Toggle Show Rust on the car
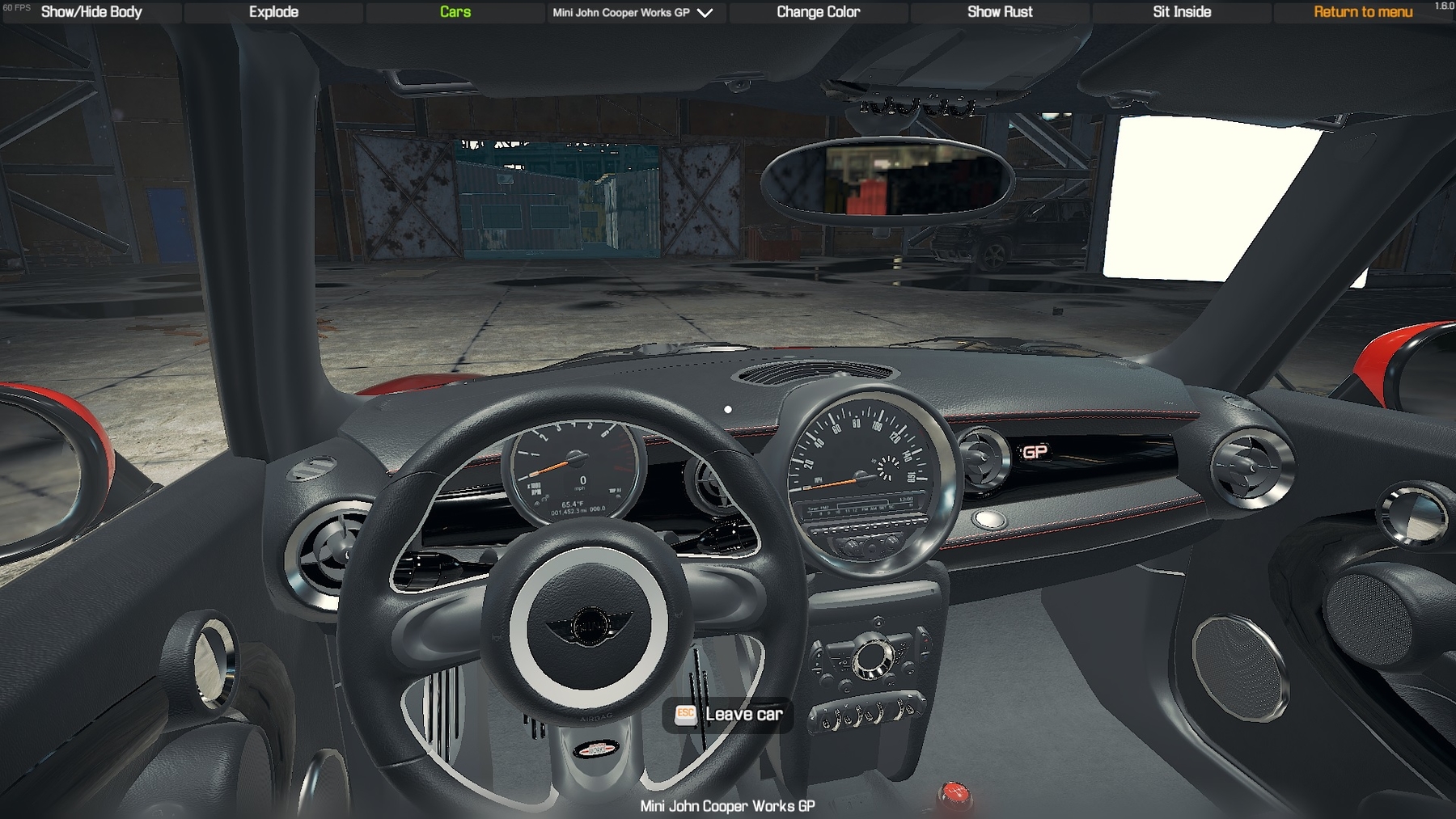The image size is (1456, 819). [x=1000, y=12]
